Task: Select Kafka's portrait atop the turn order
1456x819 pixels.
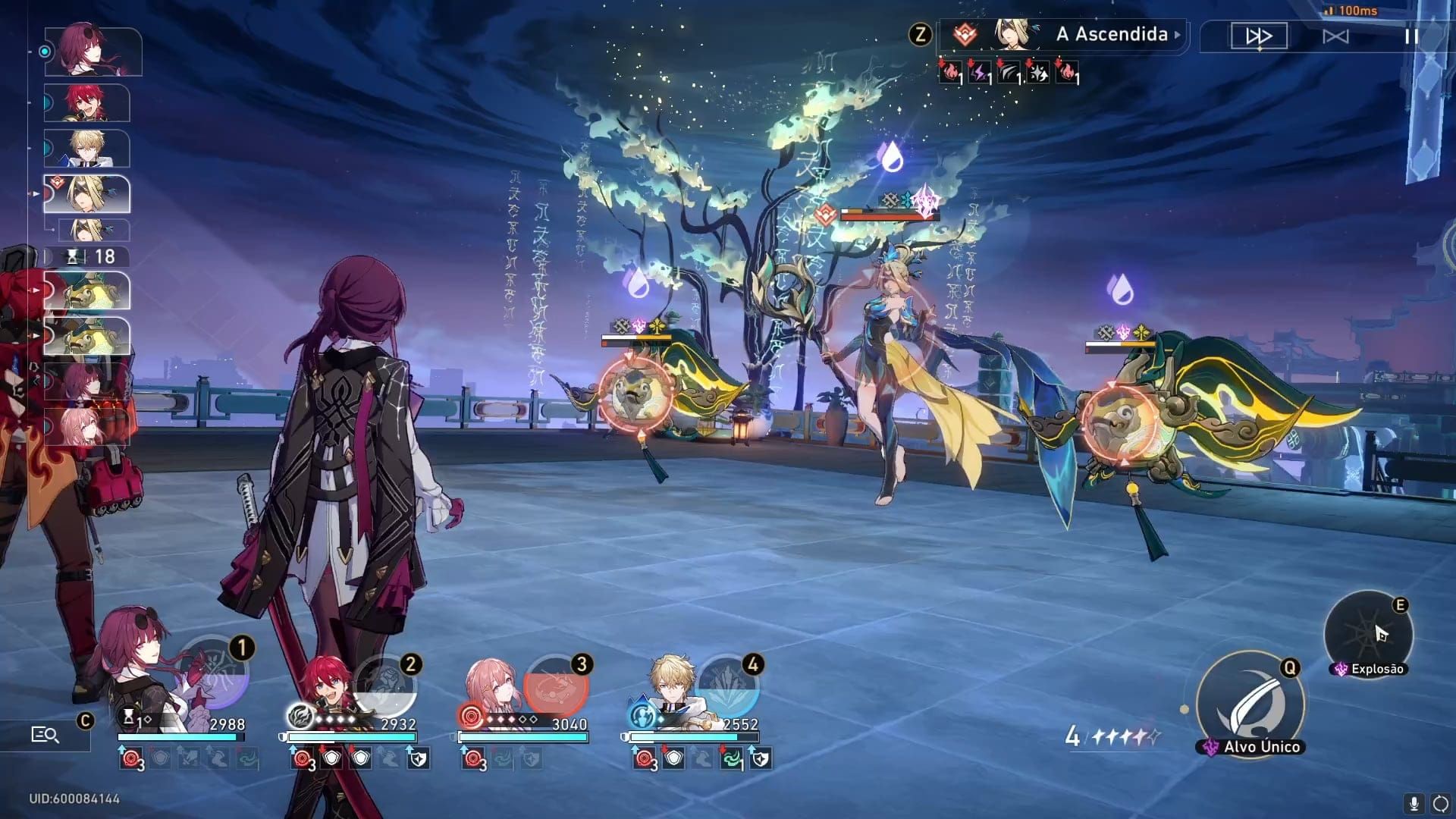Action: click(x=93, y=52)
